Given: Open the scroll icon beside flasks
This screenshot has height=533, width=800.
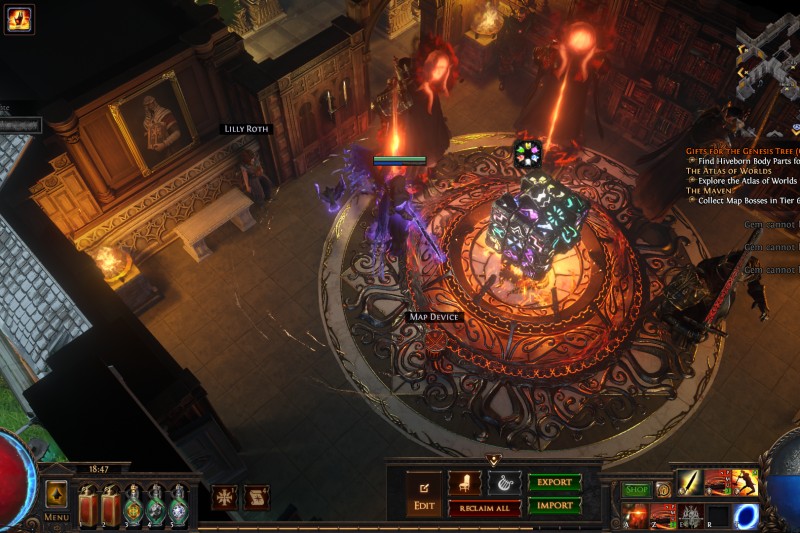Looking at the screenshot, I should click(x=257, y=497).
